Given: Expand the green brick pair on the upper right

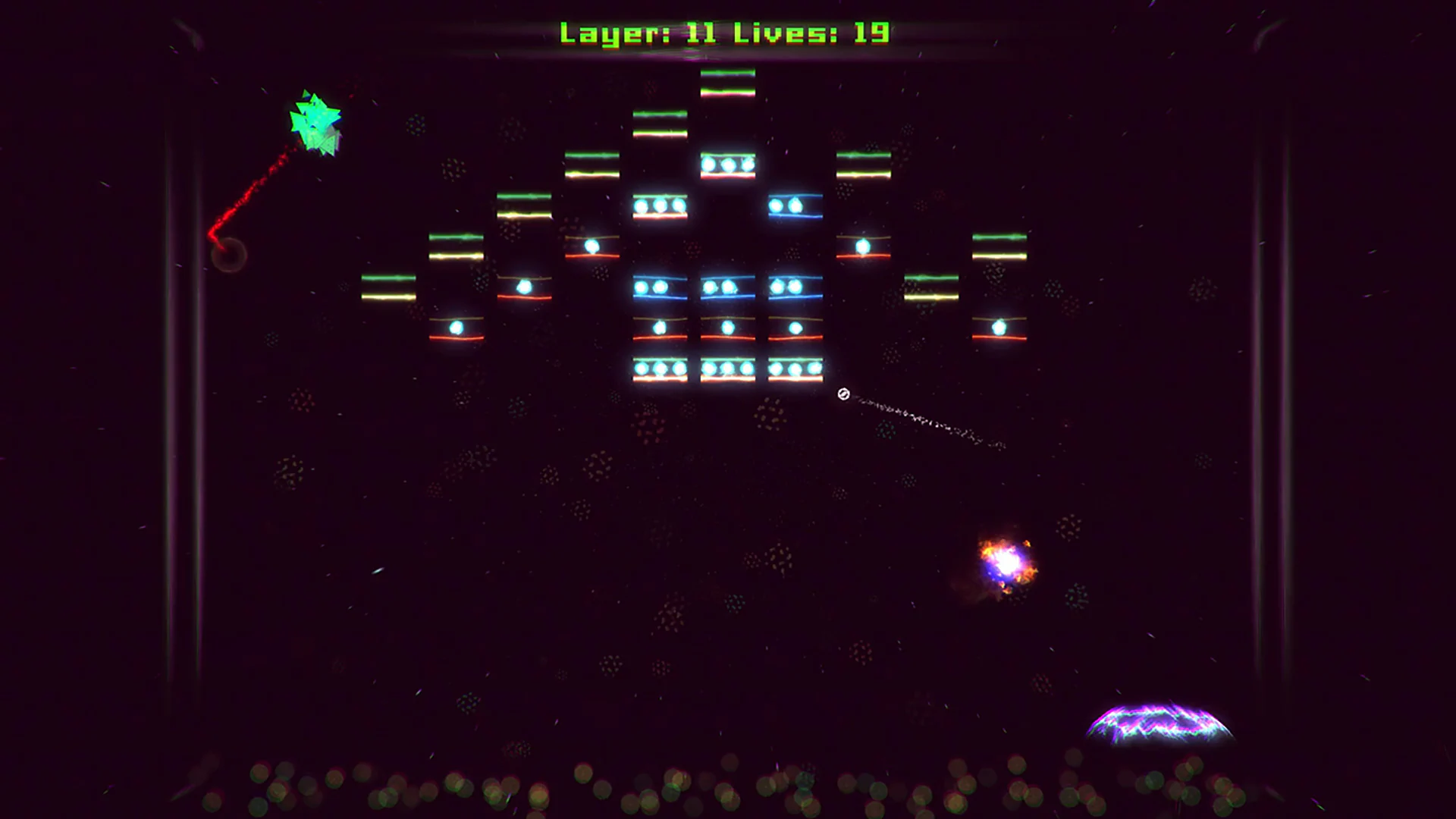Looking at the screenshot, I should click(862, 167).
